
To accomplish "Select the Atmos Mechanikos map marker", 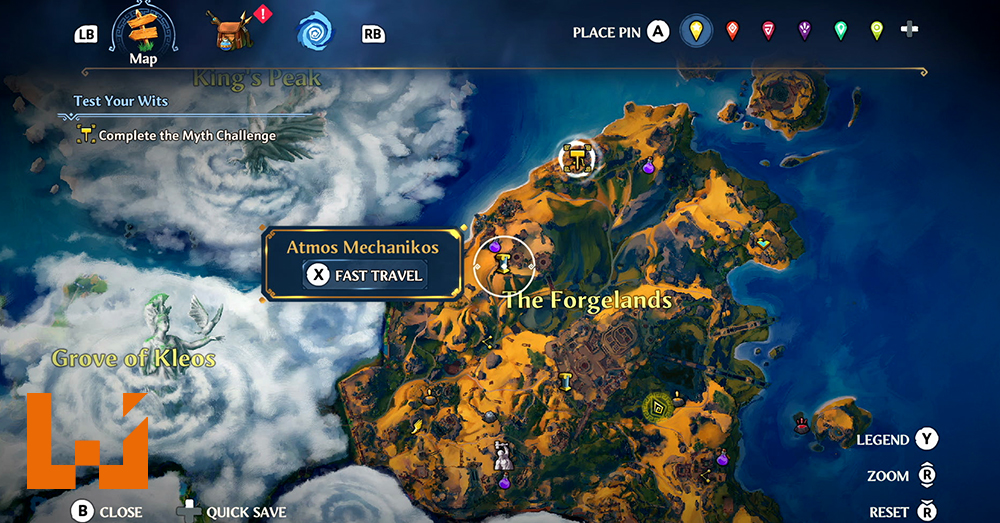I will pyautogui.click(x=503, y=264).
